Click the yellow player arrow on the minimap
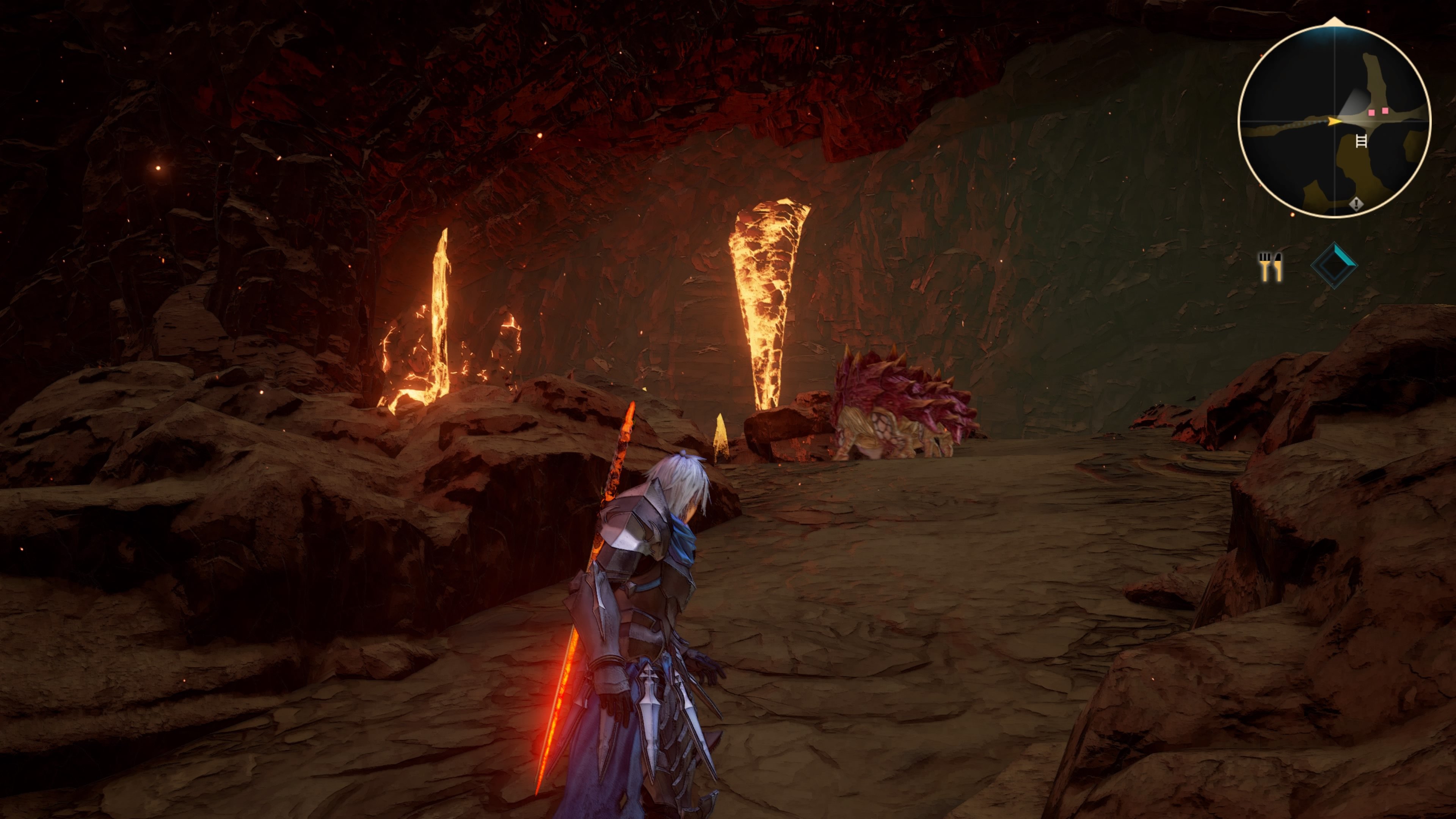This screenshot has height=819, width=1456. [x=1334, y=121]
